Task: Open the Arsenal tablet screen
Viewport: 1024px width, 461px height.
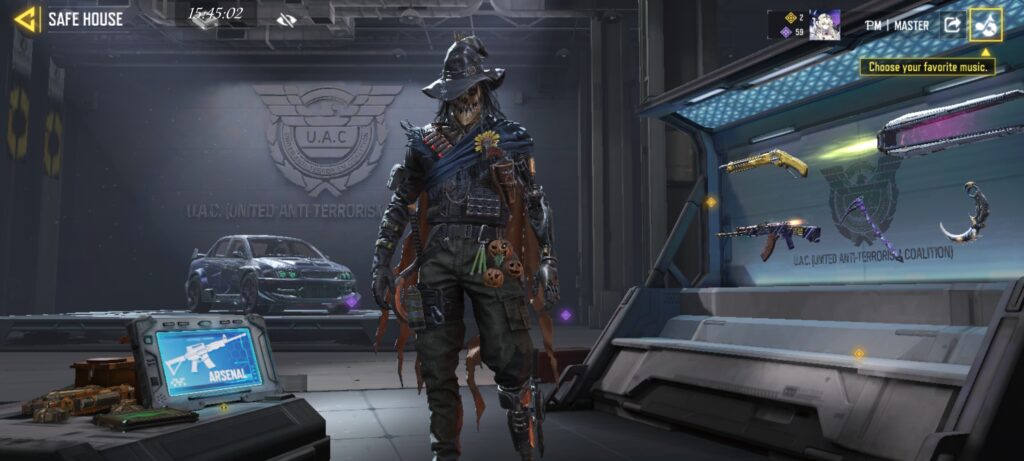Action: point(209,359)
